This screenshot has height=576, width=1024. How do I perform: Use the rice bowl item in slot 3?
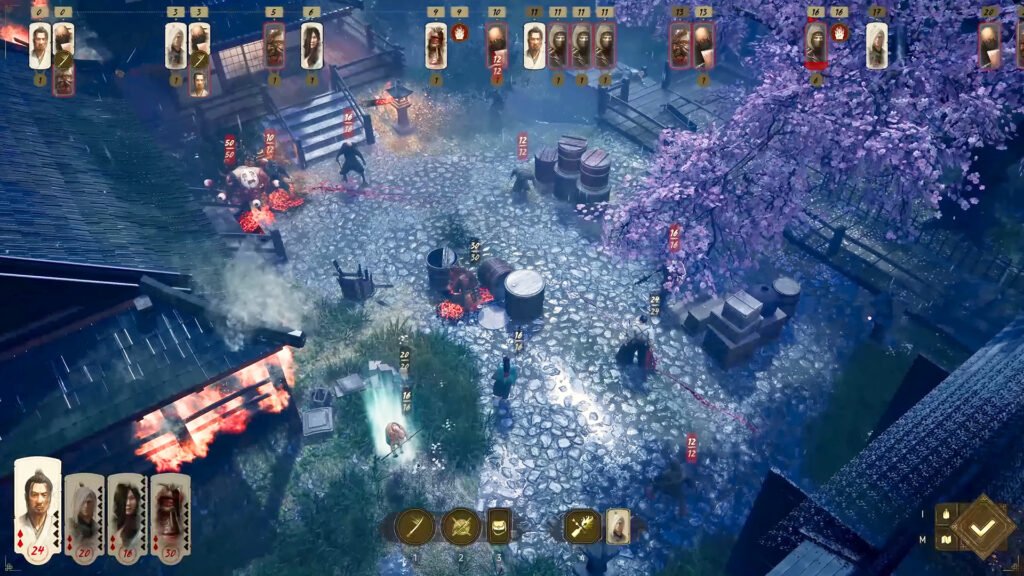click(499, 526)
